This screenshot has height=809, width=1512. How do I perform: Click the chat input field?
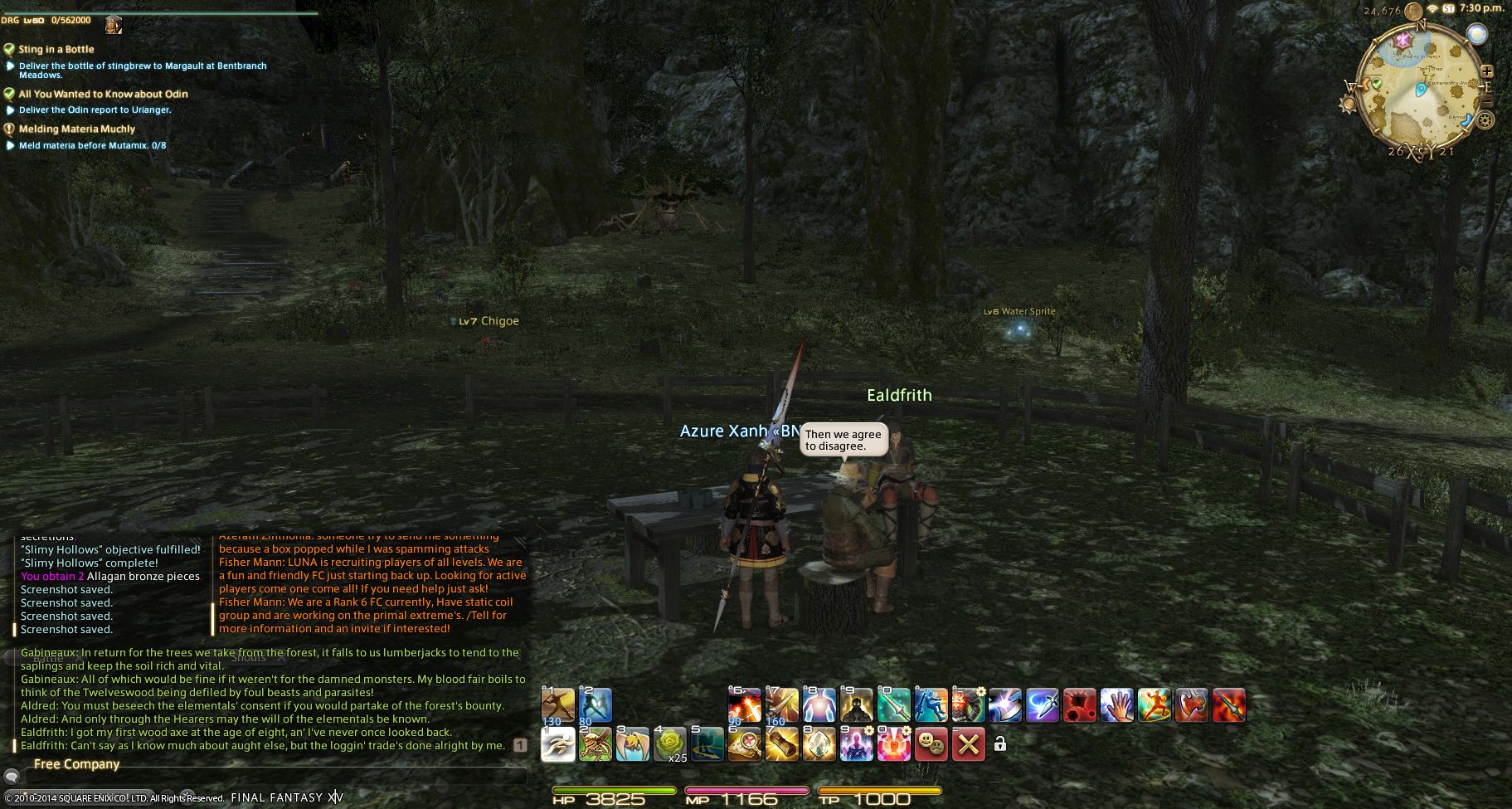point(274,777)
